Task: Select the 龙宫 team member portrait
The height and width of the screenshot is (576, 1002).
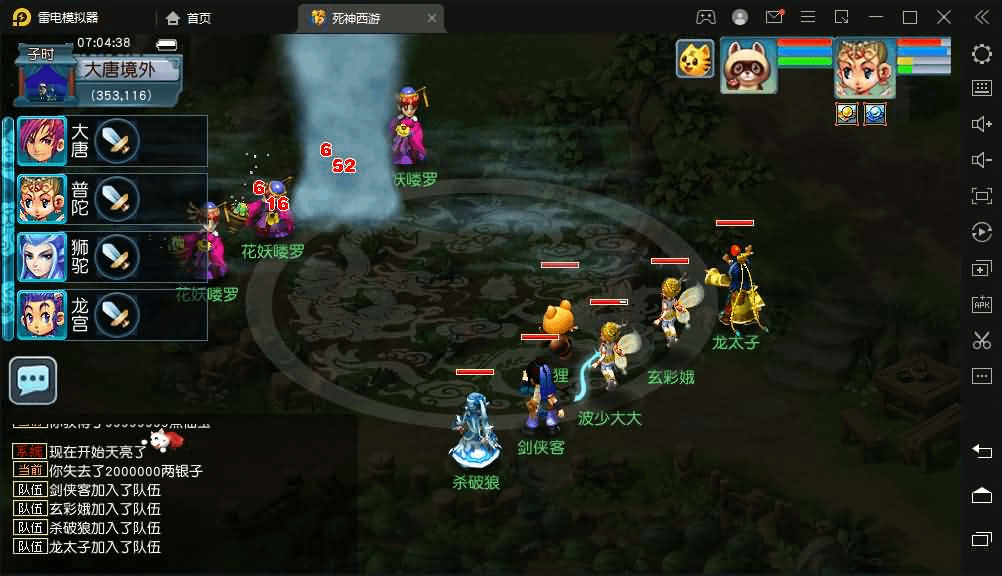Action: [42, 314]
